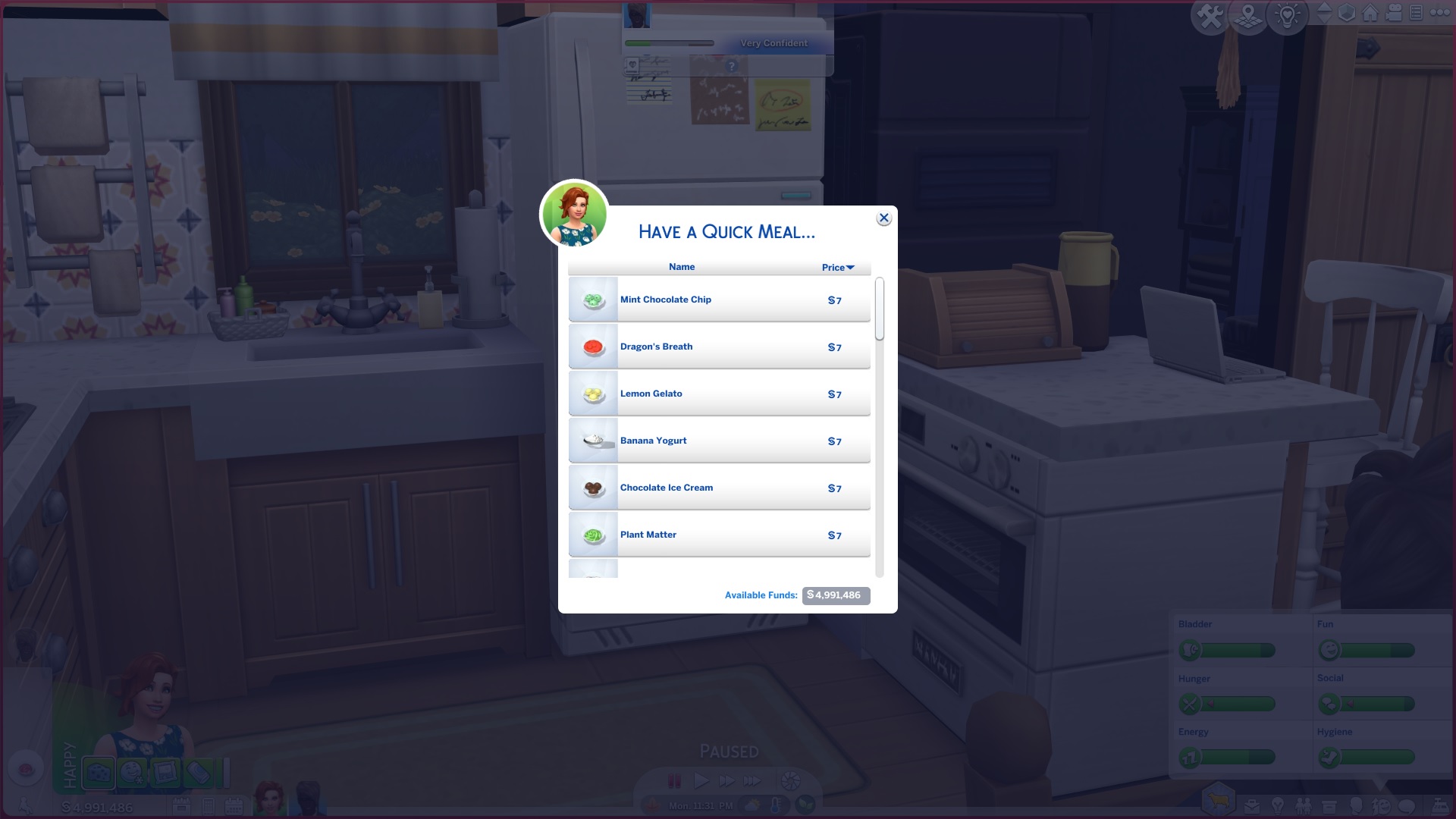1456x819 pixels.
Task: Open the Skills panel icon
Action: (x=1379, y=805)
